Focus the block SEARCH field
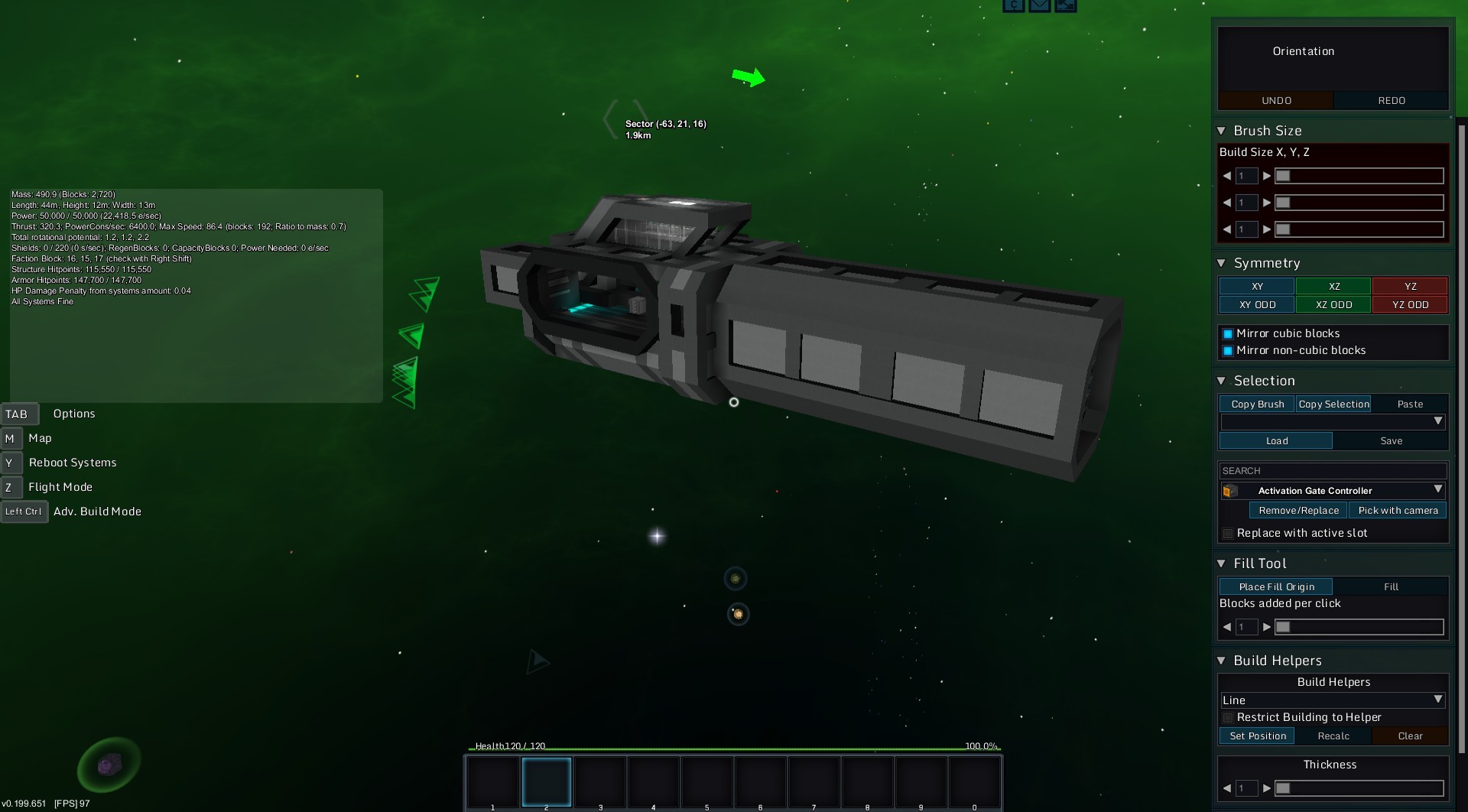 click(1333, 471)
